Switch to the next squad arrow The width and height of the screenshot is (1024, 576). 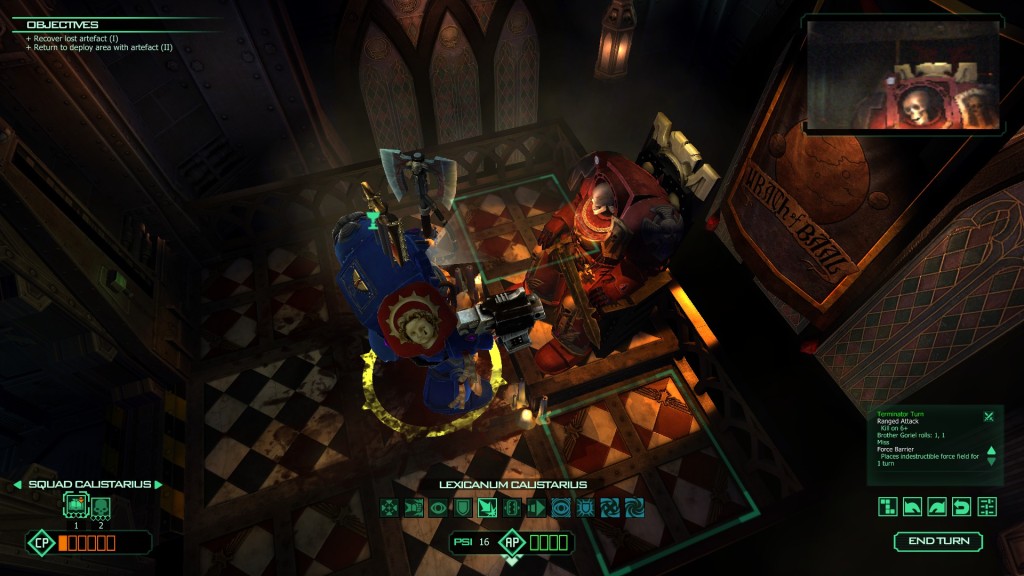click(157, 485)
